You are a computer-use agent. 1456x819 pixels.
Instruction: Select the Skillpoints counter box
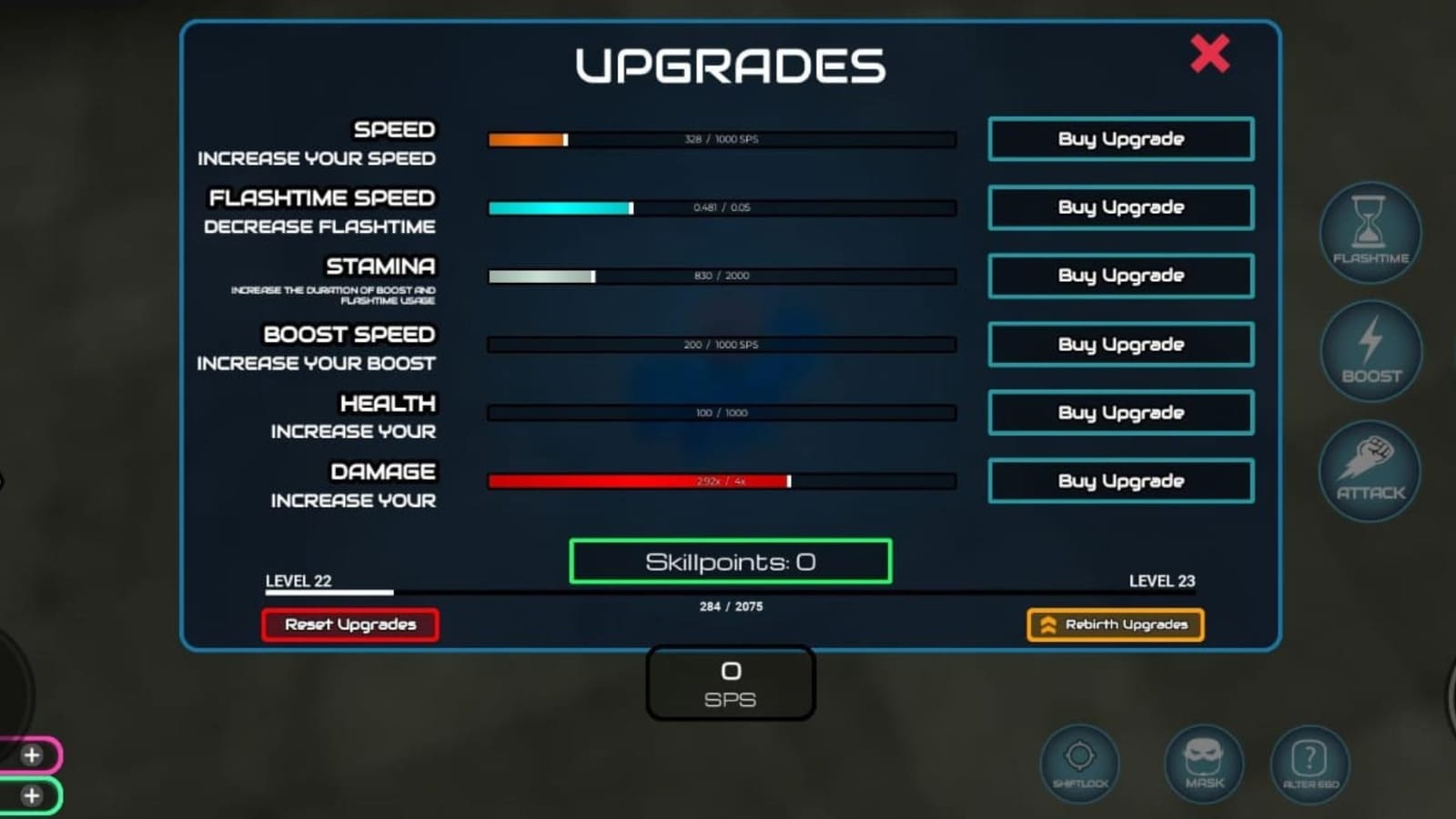pyautogui.click(x=729, y=561)
